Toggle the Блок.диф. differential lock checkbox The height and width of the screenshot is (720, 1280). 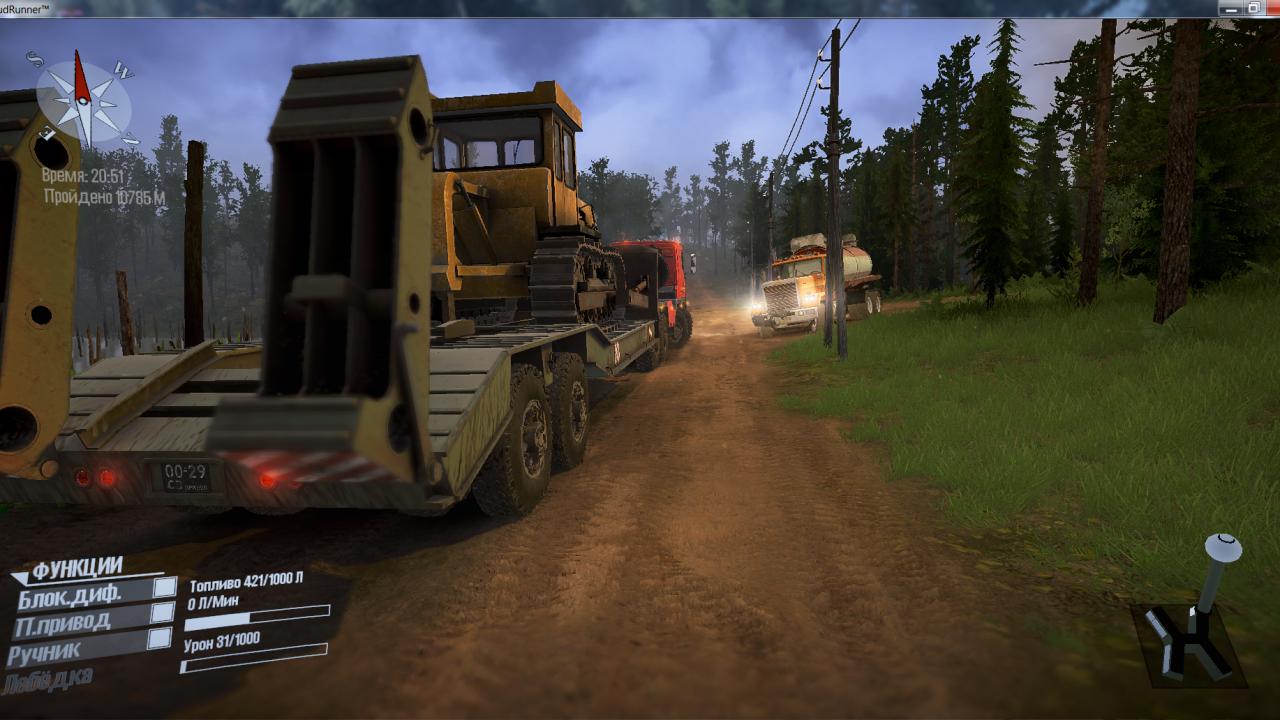click(163, 588)
